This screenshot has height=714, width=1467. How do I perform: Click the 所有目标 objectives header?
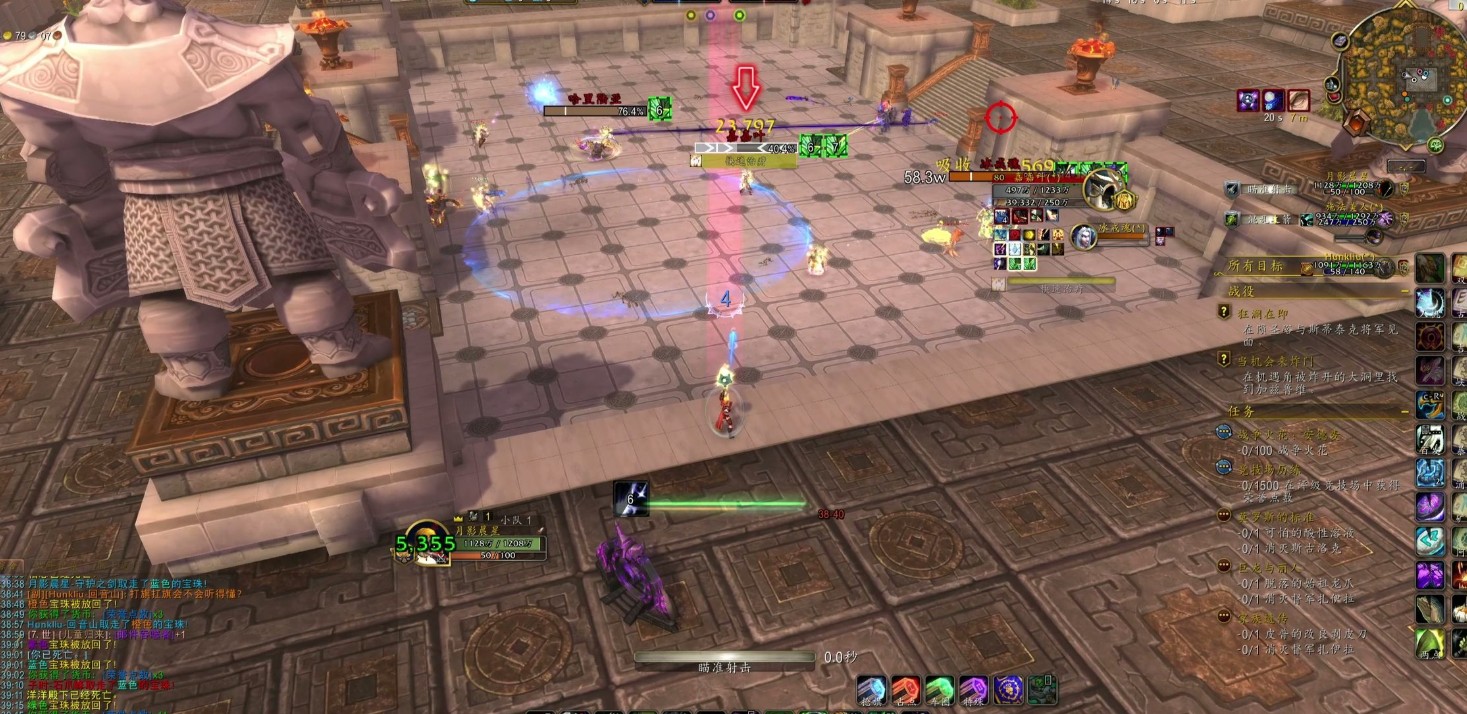(1254, 266)
